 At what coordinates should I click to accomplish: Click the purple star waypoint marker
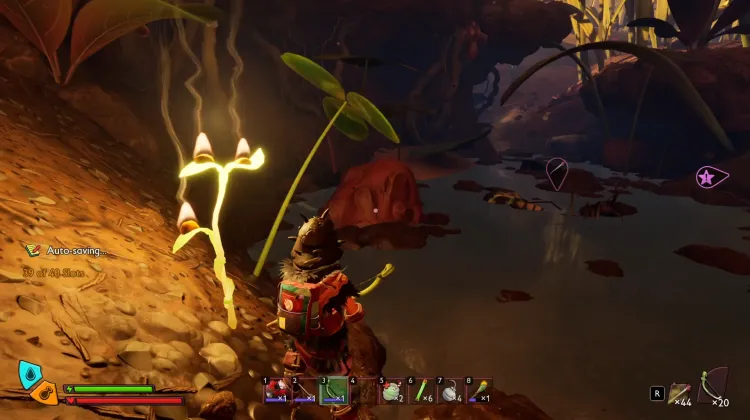pos(710,177)
